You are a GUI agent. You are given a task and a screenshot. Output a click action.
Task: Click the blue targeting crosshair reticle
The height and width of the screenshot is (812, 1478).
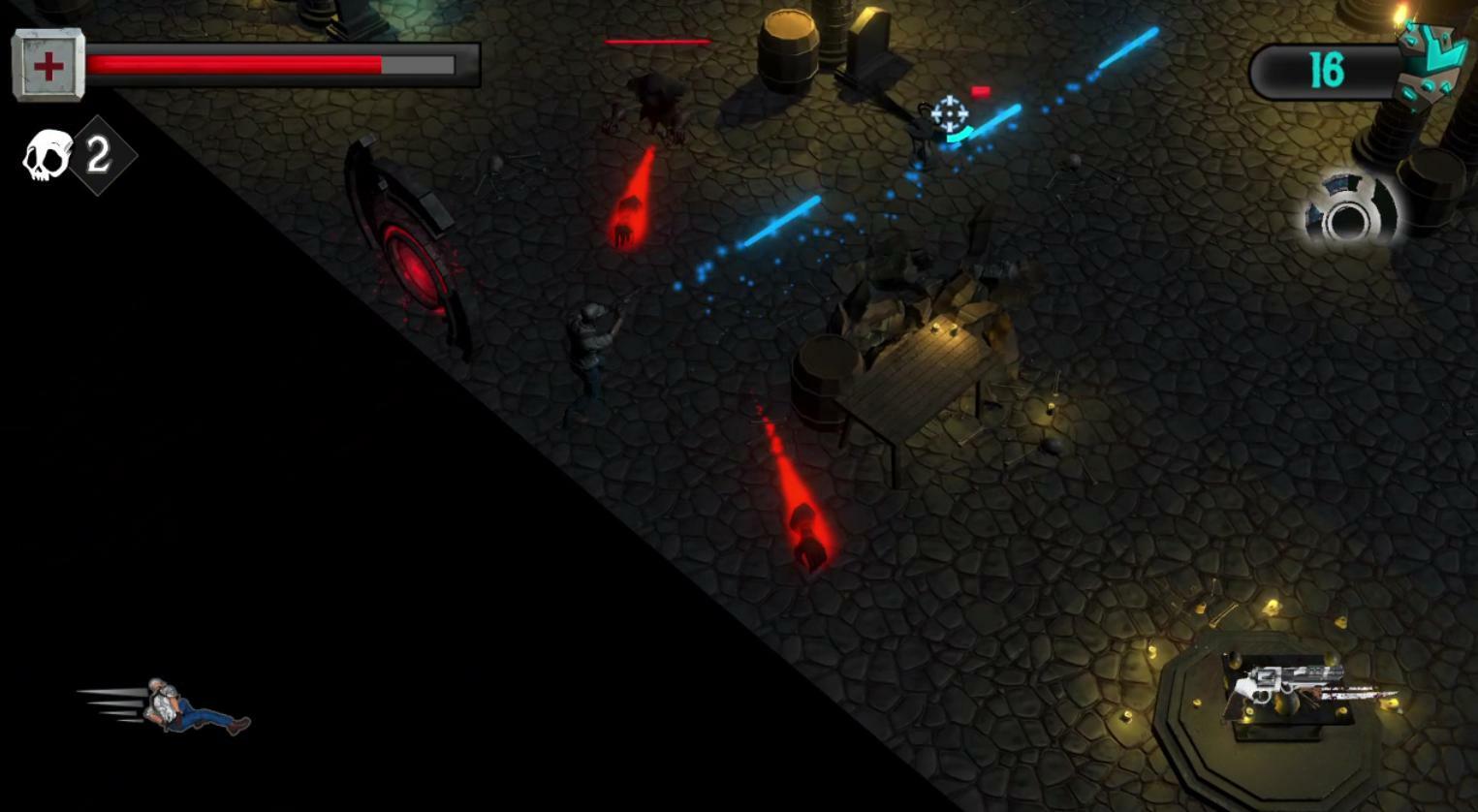click(x=948, y=115)
